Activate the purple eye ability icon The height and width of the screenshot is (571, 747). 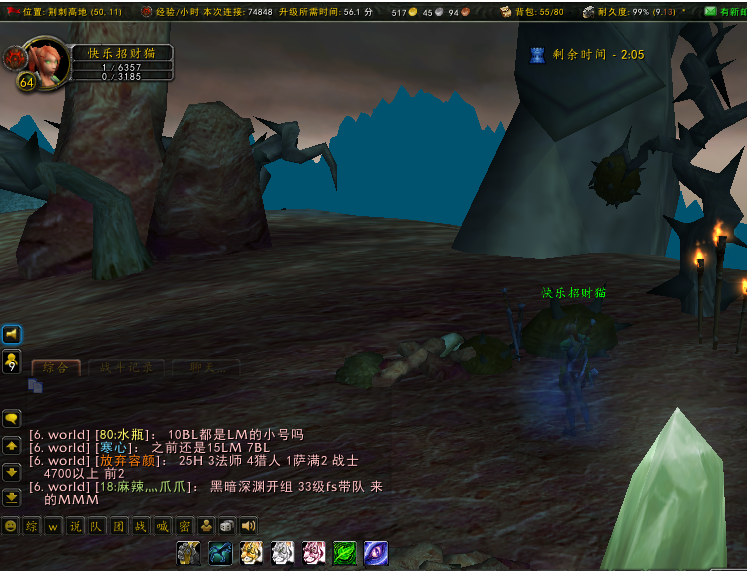pyautogui.click(x=376, y=552)
